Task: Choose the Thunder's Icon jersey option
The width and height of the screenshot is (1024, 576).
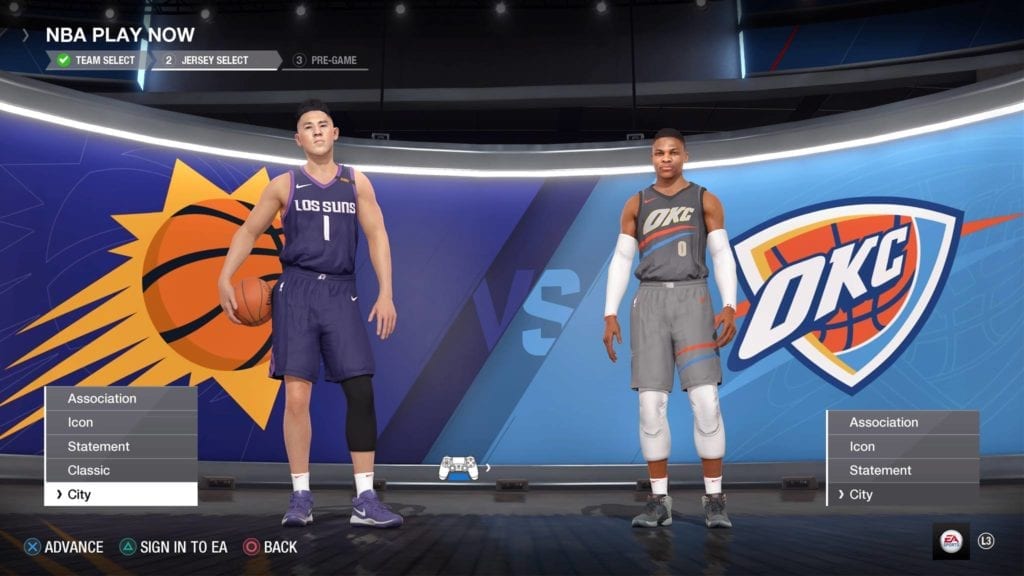Action: pos(902,447)
